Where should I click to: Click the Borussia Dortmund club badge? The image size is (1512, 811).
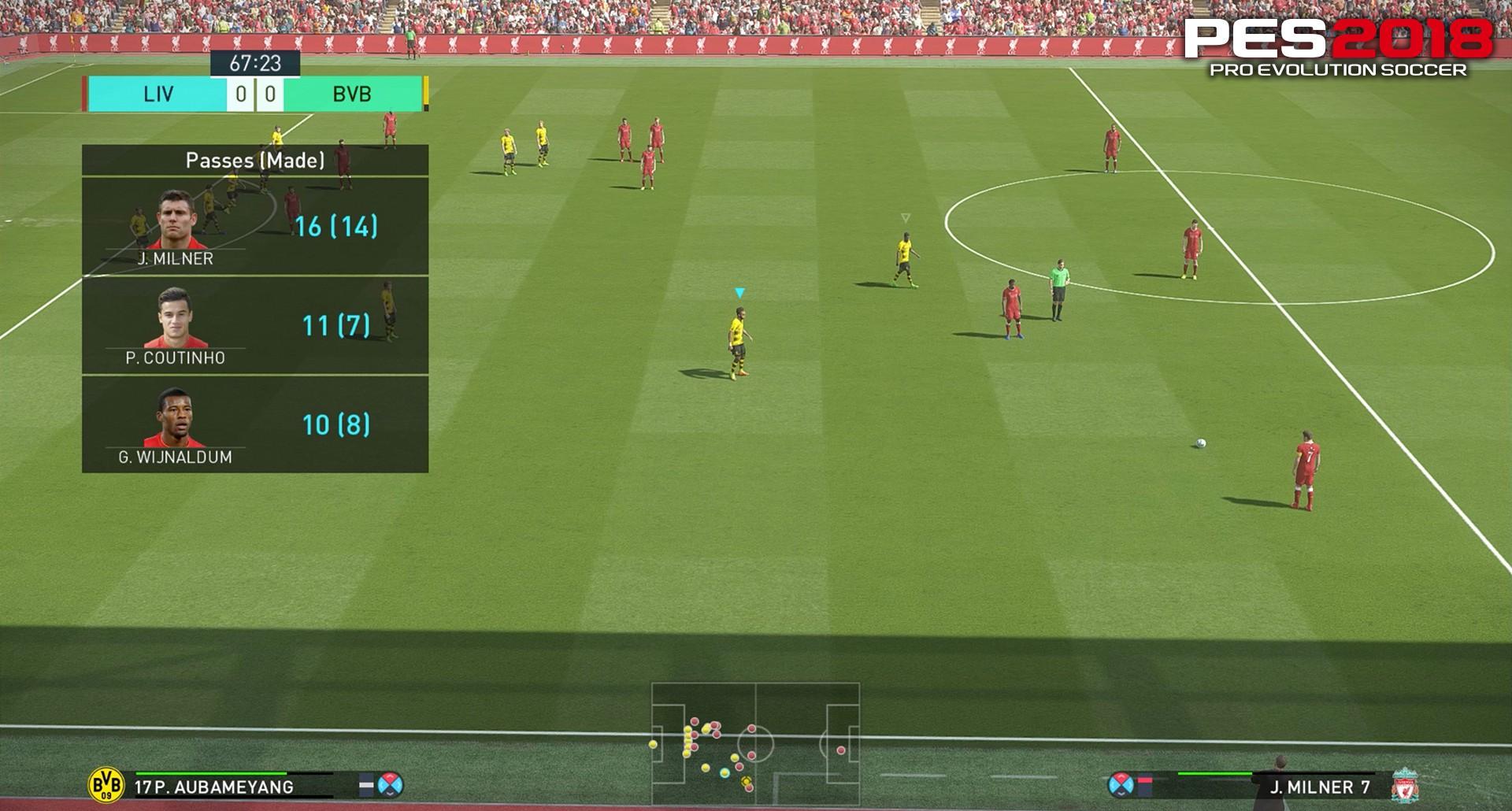pos(106,785)
